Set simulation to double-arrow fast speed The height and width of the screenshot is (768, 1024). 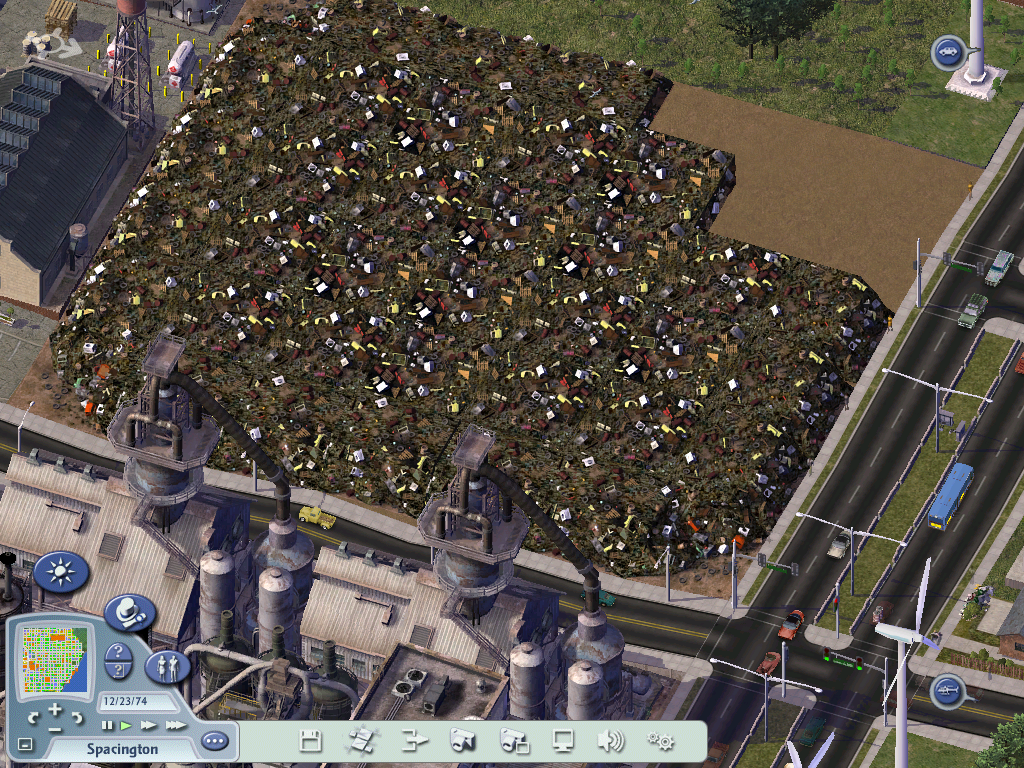tap(149, 724)
